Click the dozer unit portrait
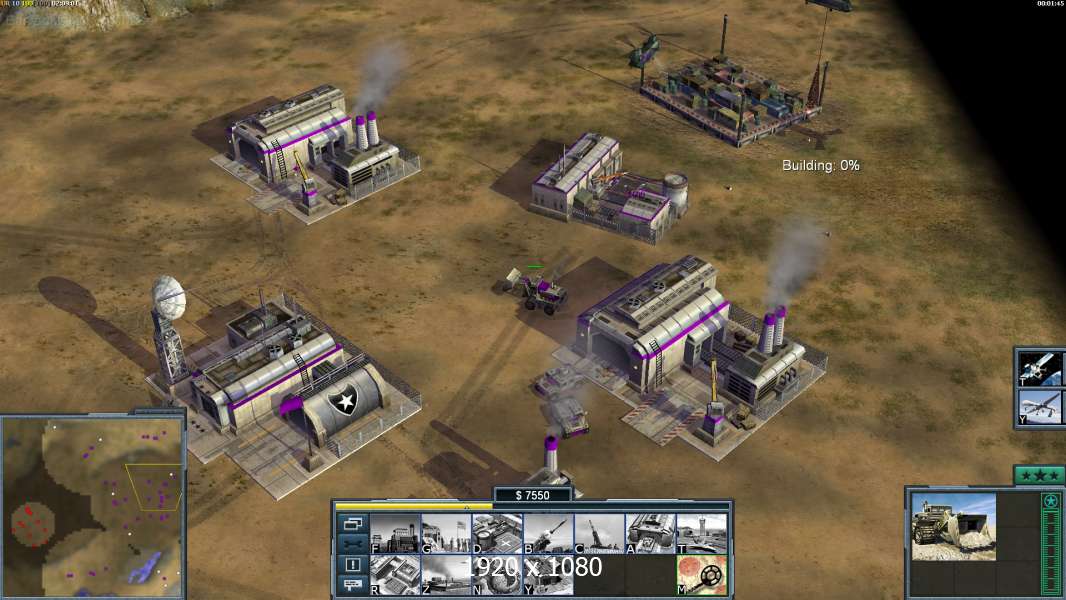This screenshot has height=600, width=1066. [x=954, y=526]
